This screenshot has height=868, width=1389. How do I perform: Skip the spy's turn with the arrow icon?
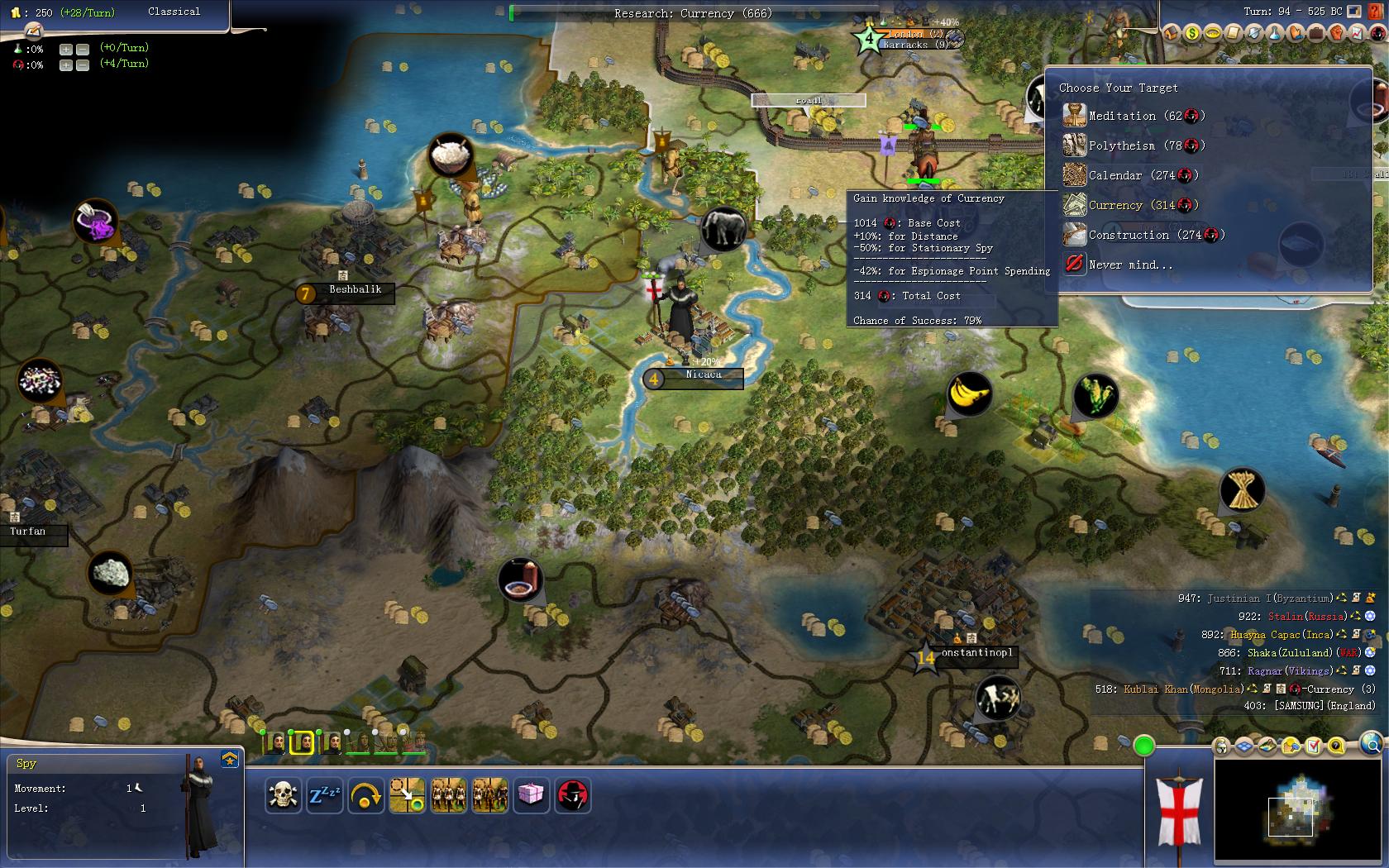point(365,795)
